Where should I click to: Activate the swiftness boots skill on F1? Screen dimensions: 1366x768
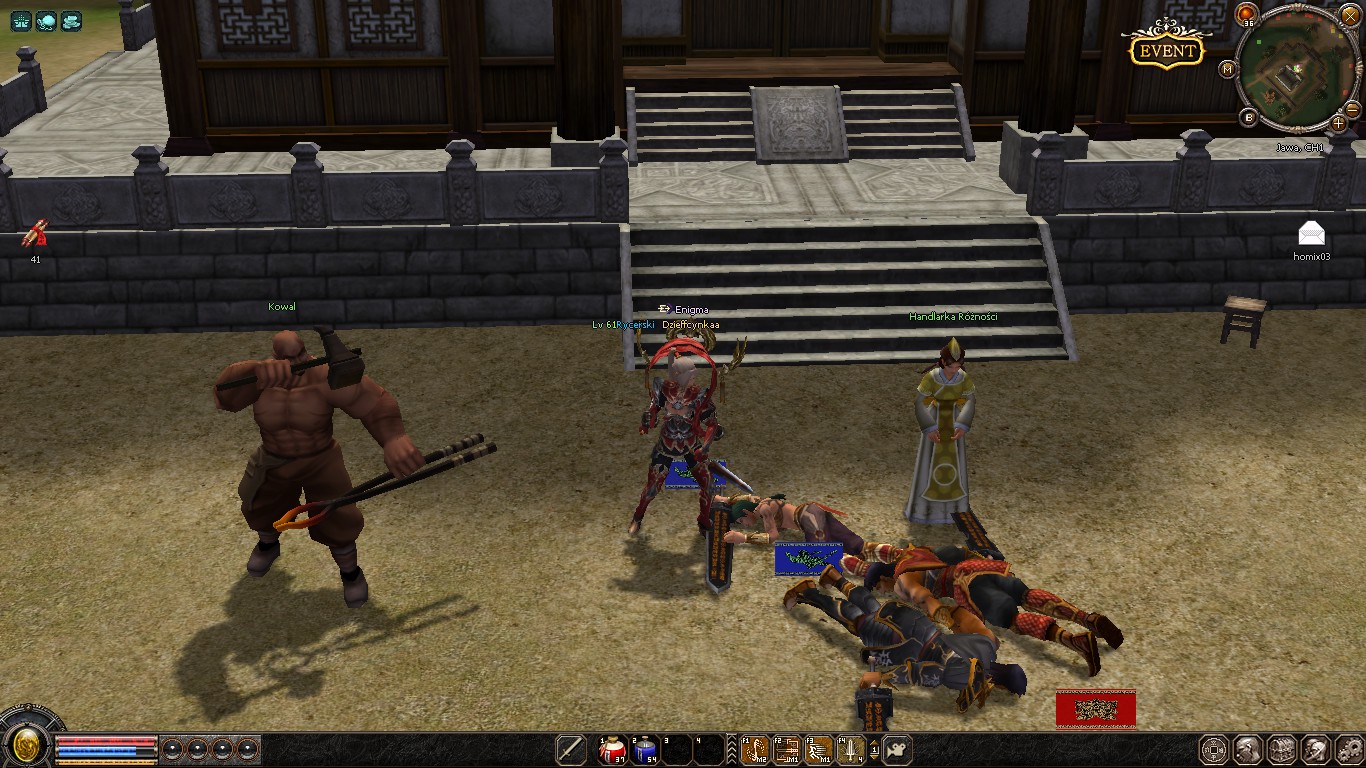755,751
